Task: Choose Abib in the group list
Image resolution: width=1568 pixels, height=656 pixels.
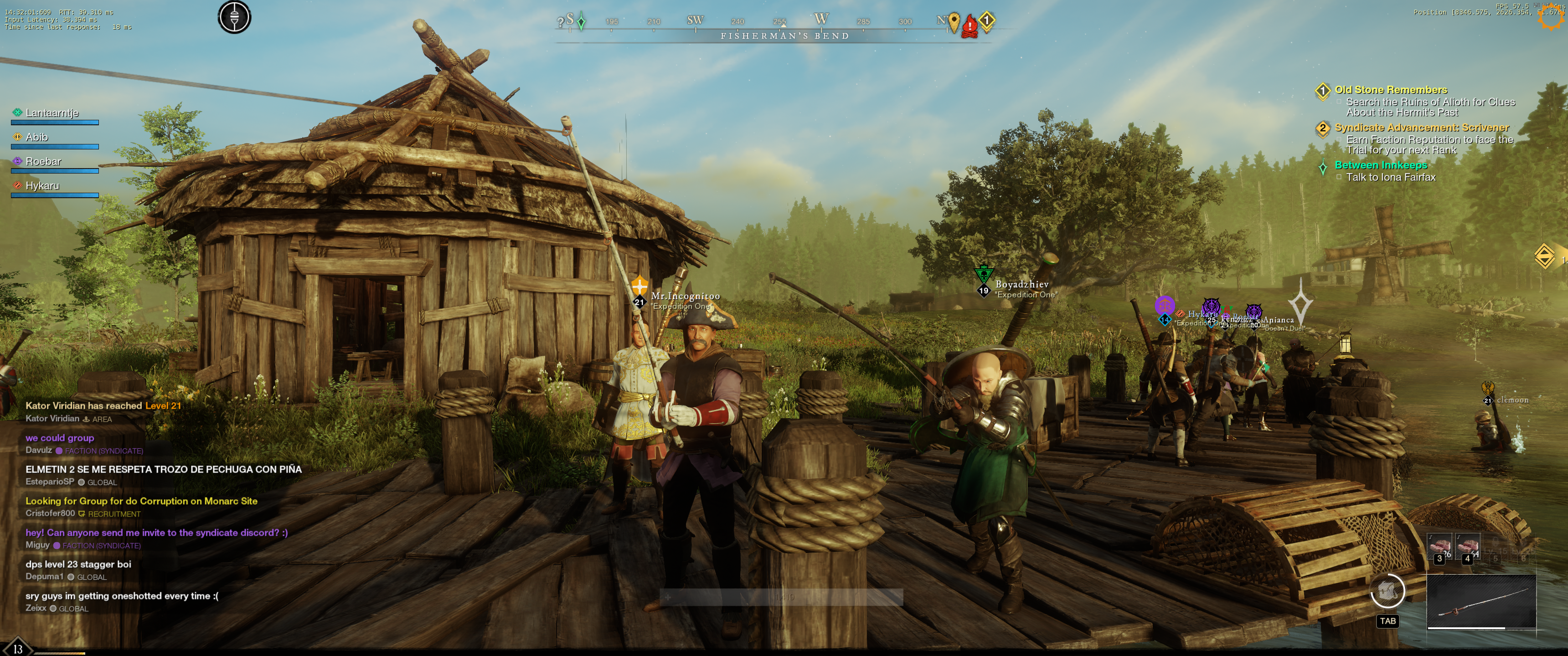Action: coord(36,138)
